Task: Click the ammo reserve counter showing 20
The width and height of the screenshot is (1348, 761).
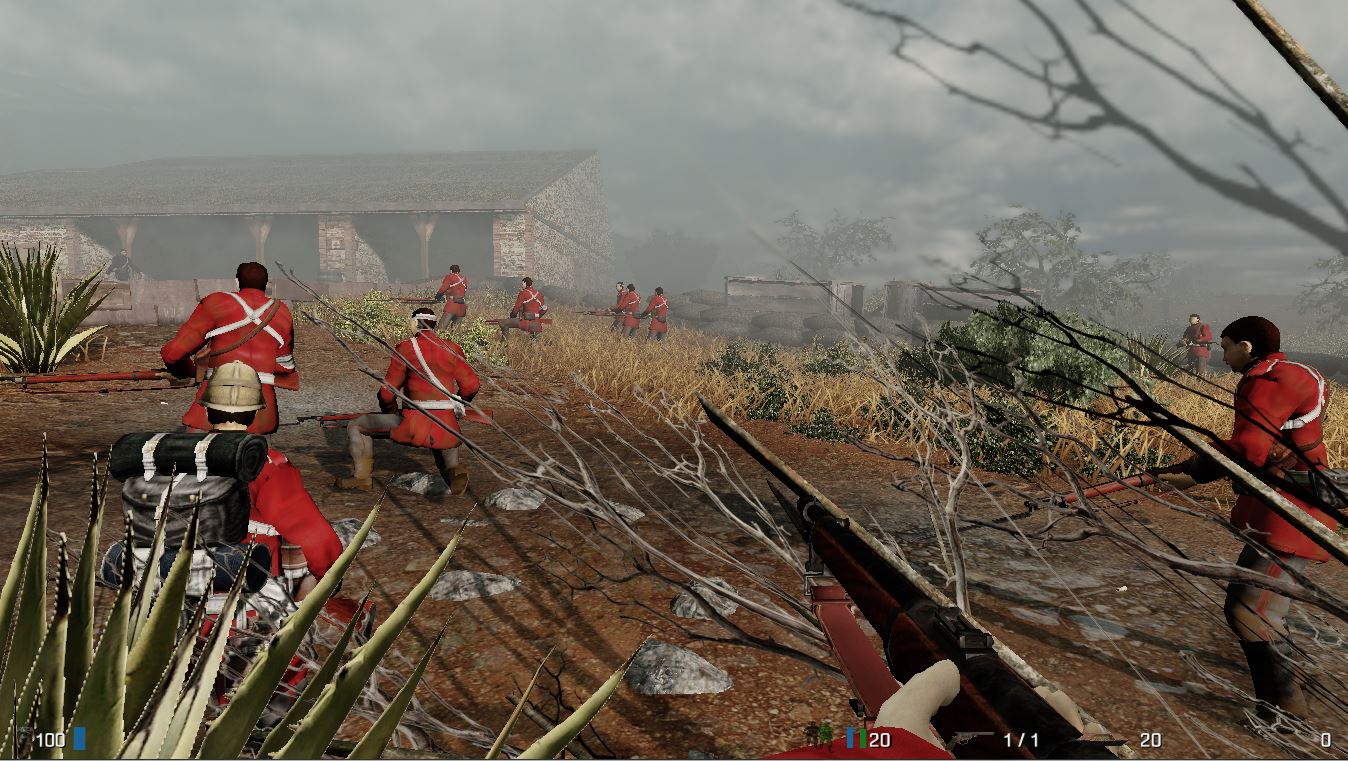Action: coord(1148,738)
